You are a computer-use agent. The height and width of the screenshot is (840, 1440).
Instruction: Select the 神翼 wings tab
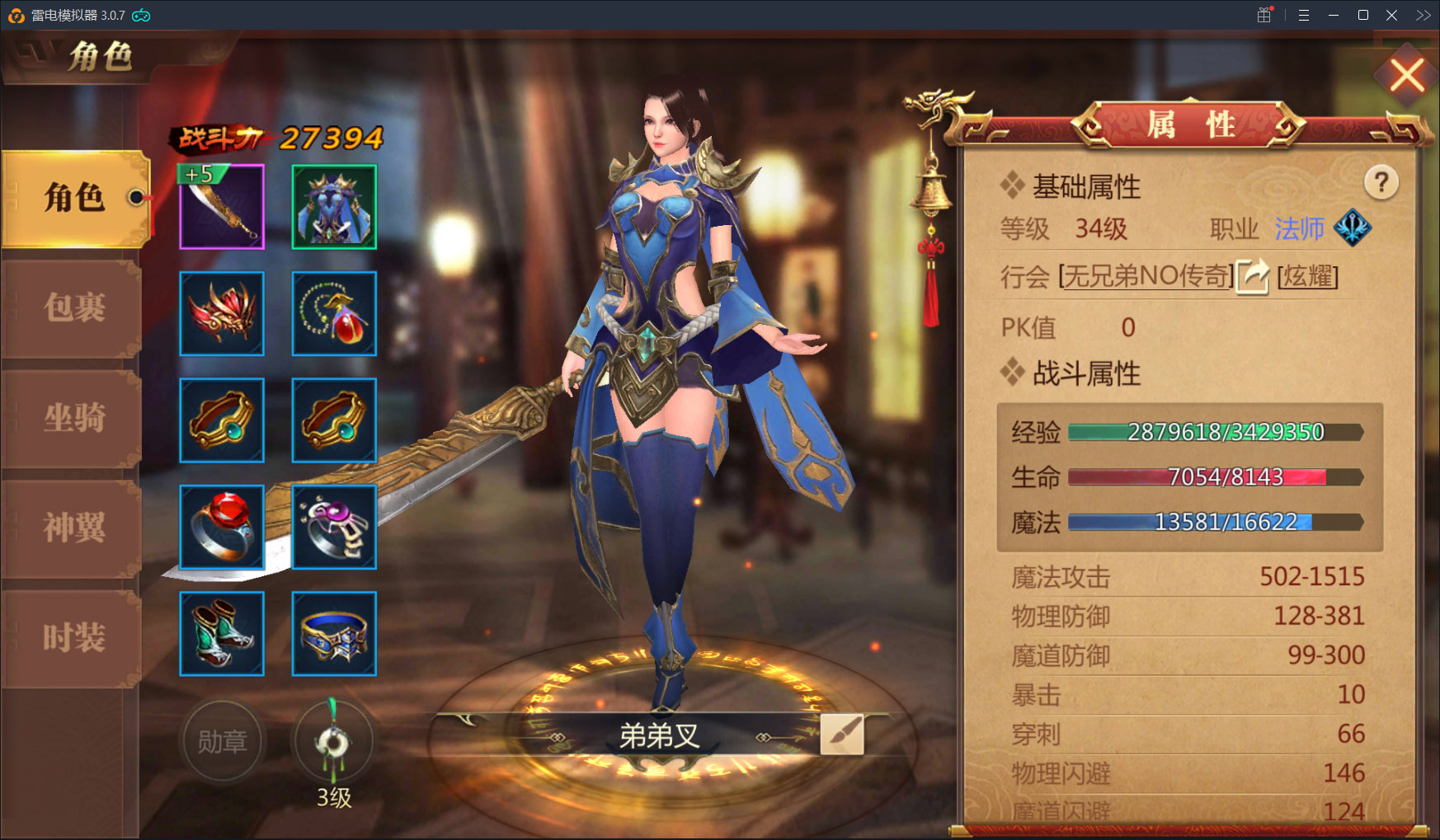(x=74, y=528)
